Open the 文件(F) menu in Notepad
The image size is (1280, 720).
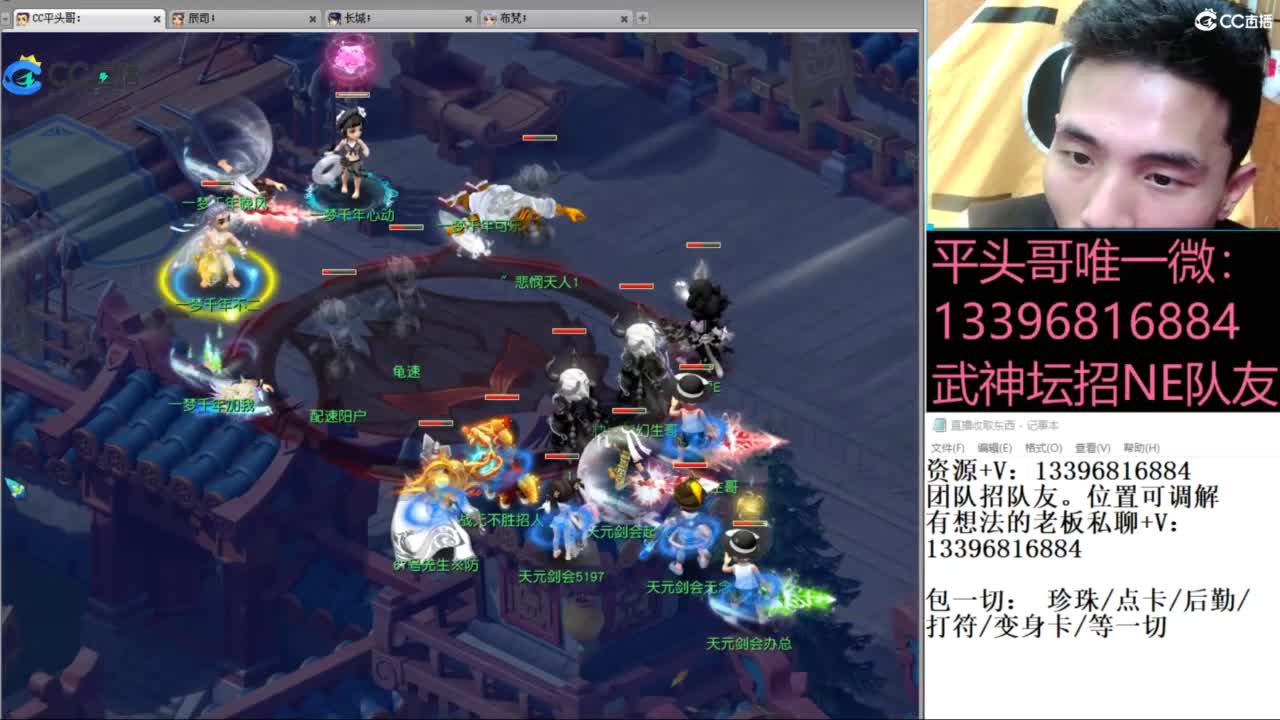point(950,447)
